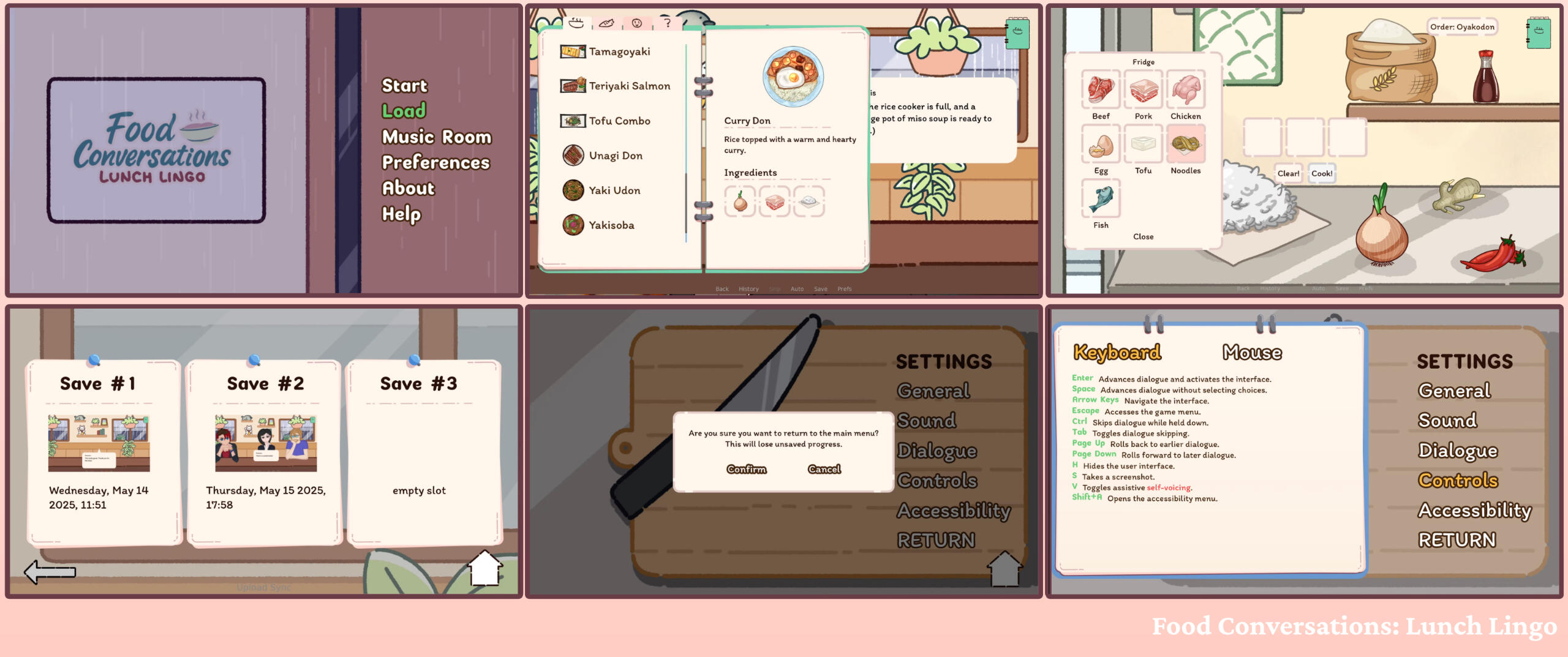1568x657 pixels.
Task: Start a new game from main menu
Action: 404,86
